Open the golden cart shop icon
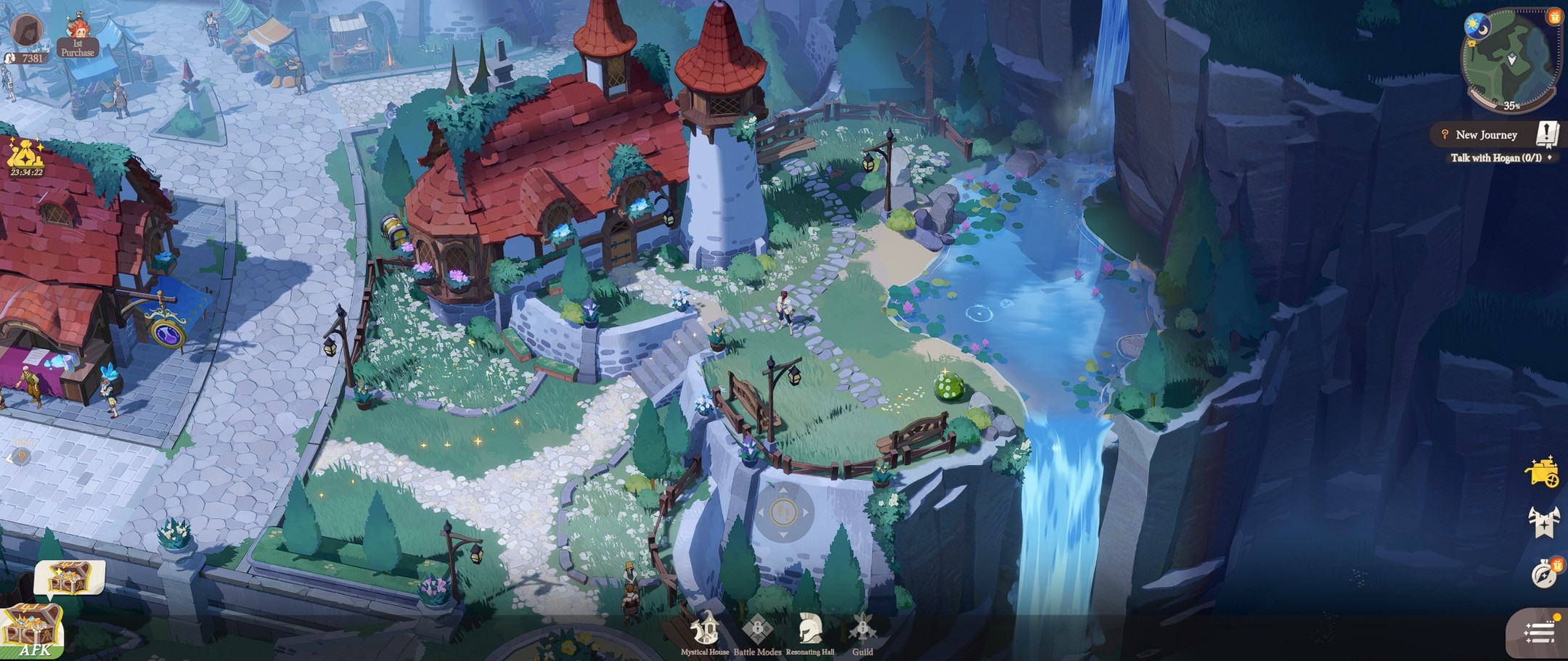1568x661 pixels. (1542, 473)
